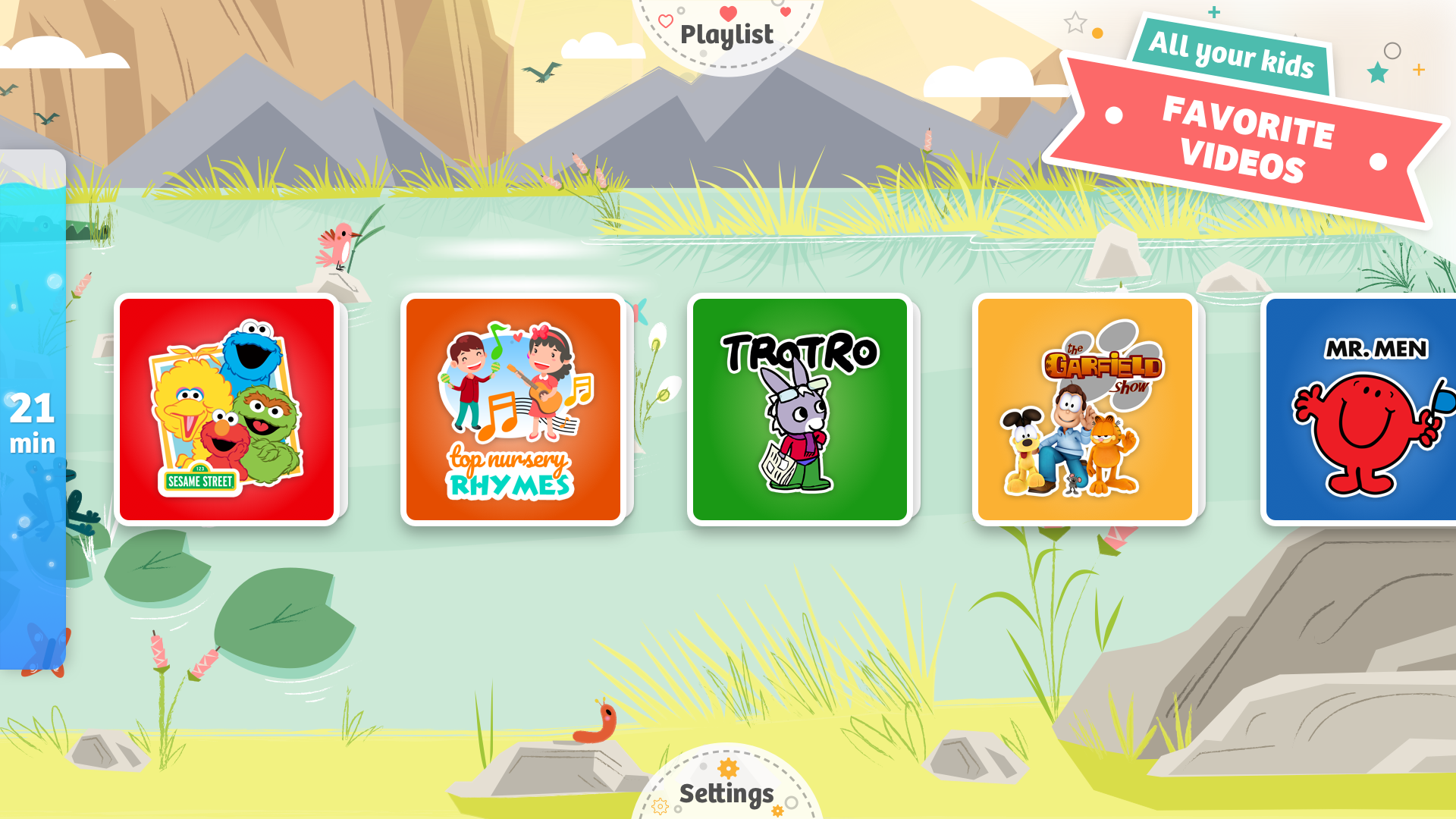
Task: Open the Settings screen
Action: (x=726, y=794)
